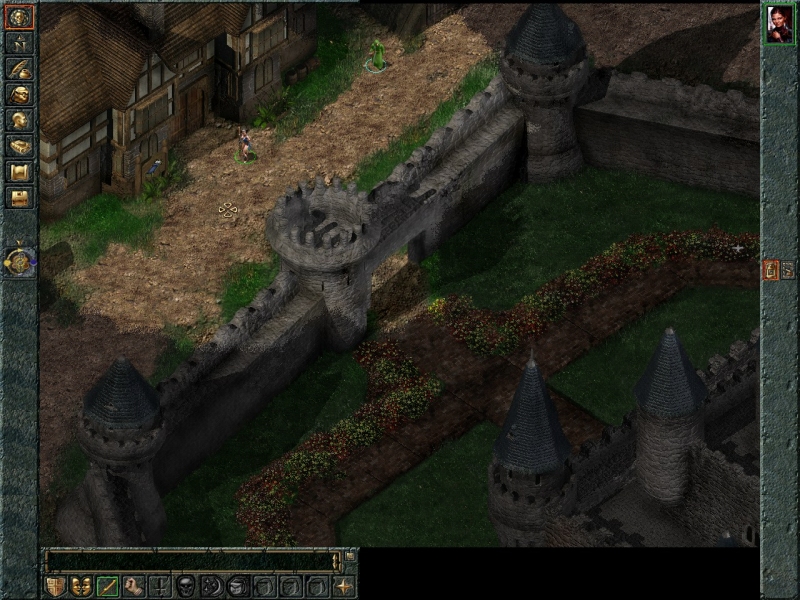Select the character portrait
Screen dimensions: 800x600
click(780, 24)
